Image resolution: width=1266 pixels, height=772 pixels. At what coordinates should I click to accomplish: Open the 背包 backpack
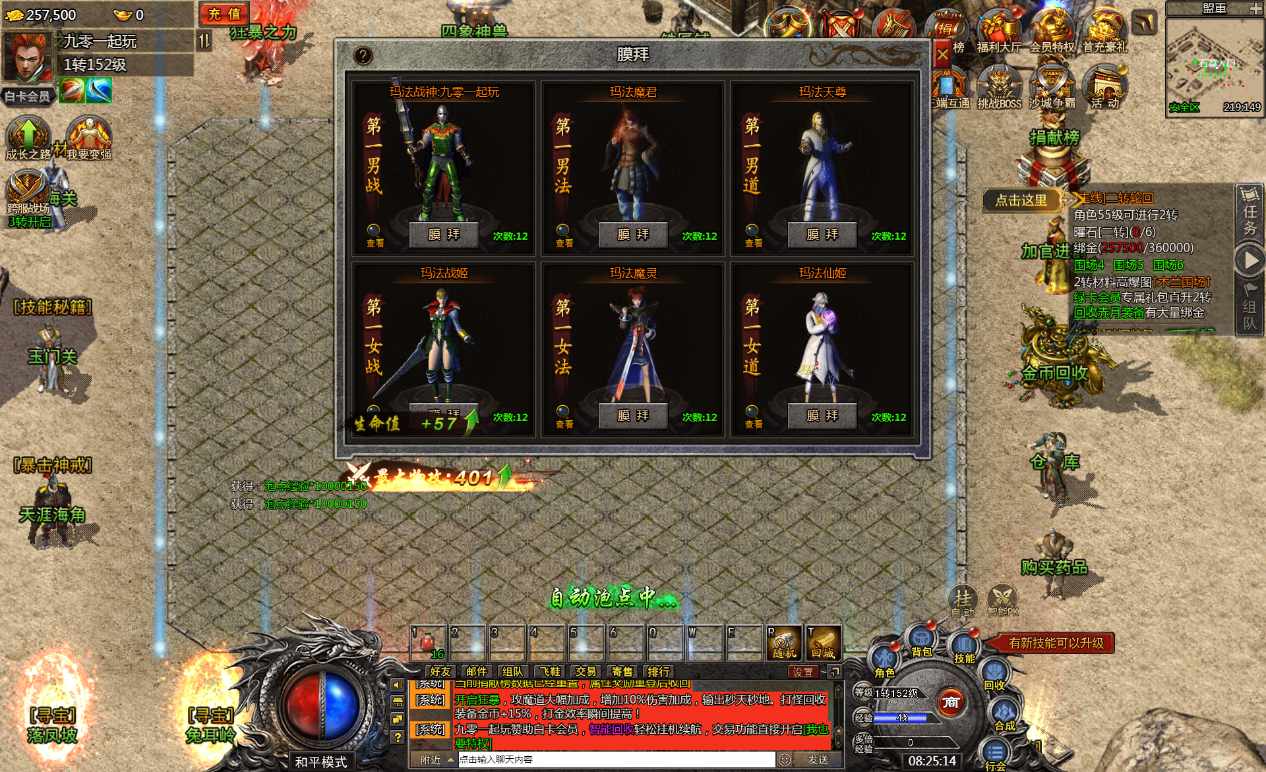tap(921, 638)
